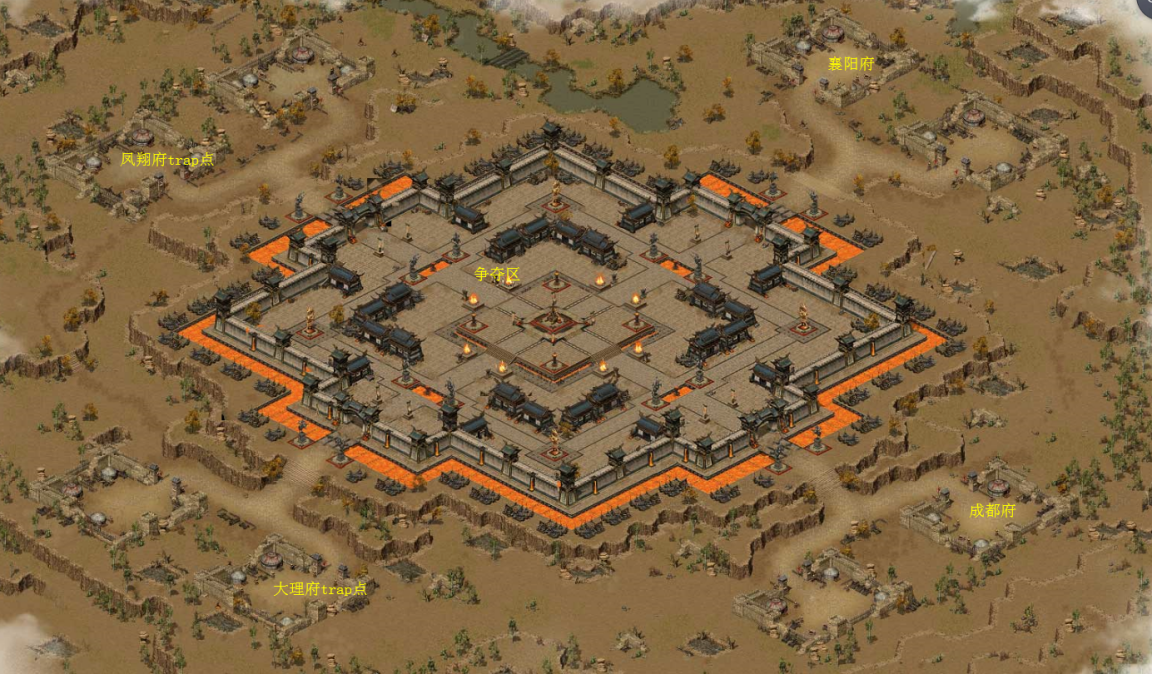Click the 襄阳府 map marker
Viewport: 1152px width, 674px height.
click(851, 63)
